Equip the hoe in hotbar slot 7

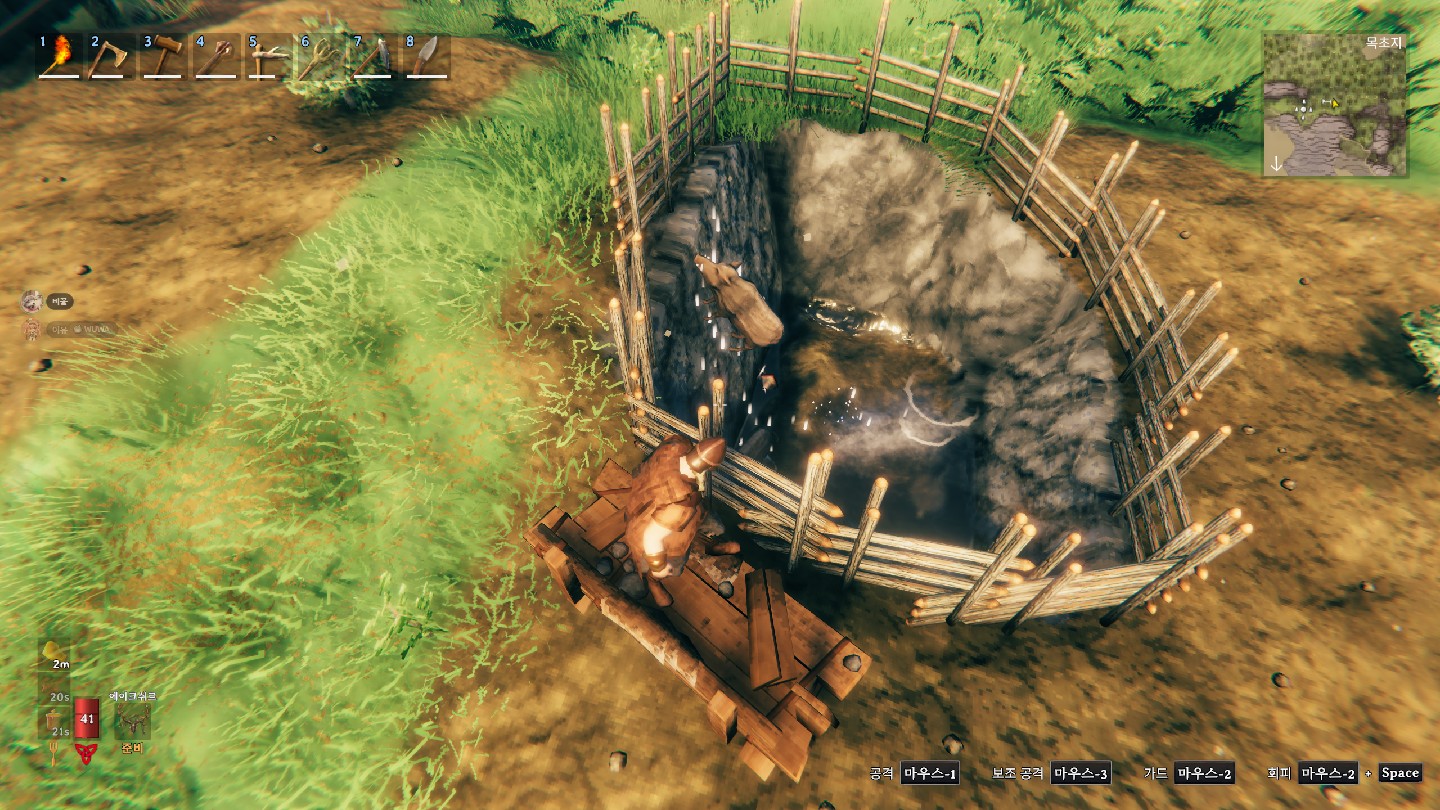[x=372, y=56]
